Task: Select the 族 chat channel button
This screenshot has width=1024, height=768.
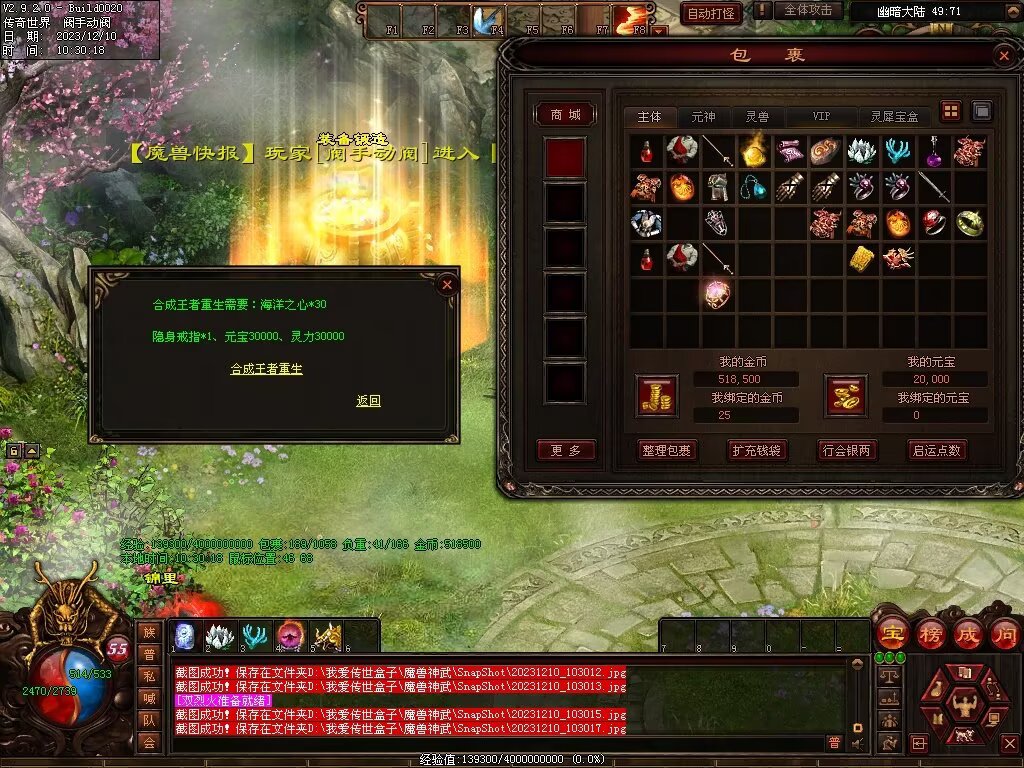Action: pos(149,631)
